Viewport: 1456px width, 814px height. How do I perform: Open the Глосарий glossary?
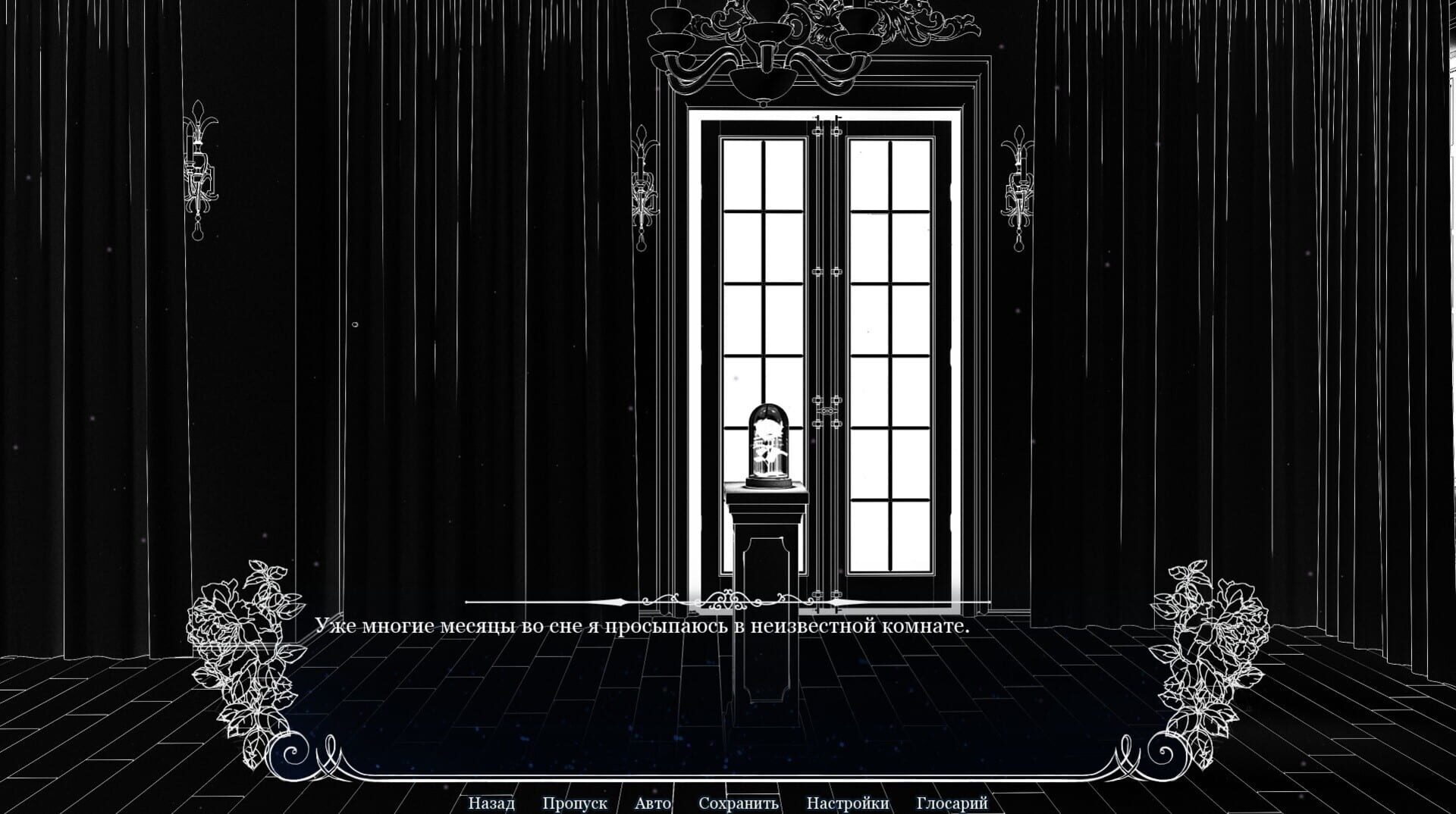(952, 803)
